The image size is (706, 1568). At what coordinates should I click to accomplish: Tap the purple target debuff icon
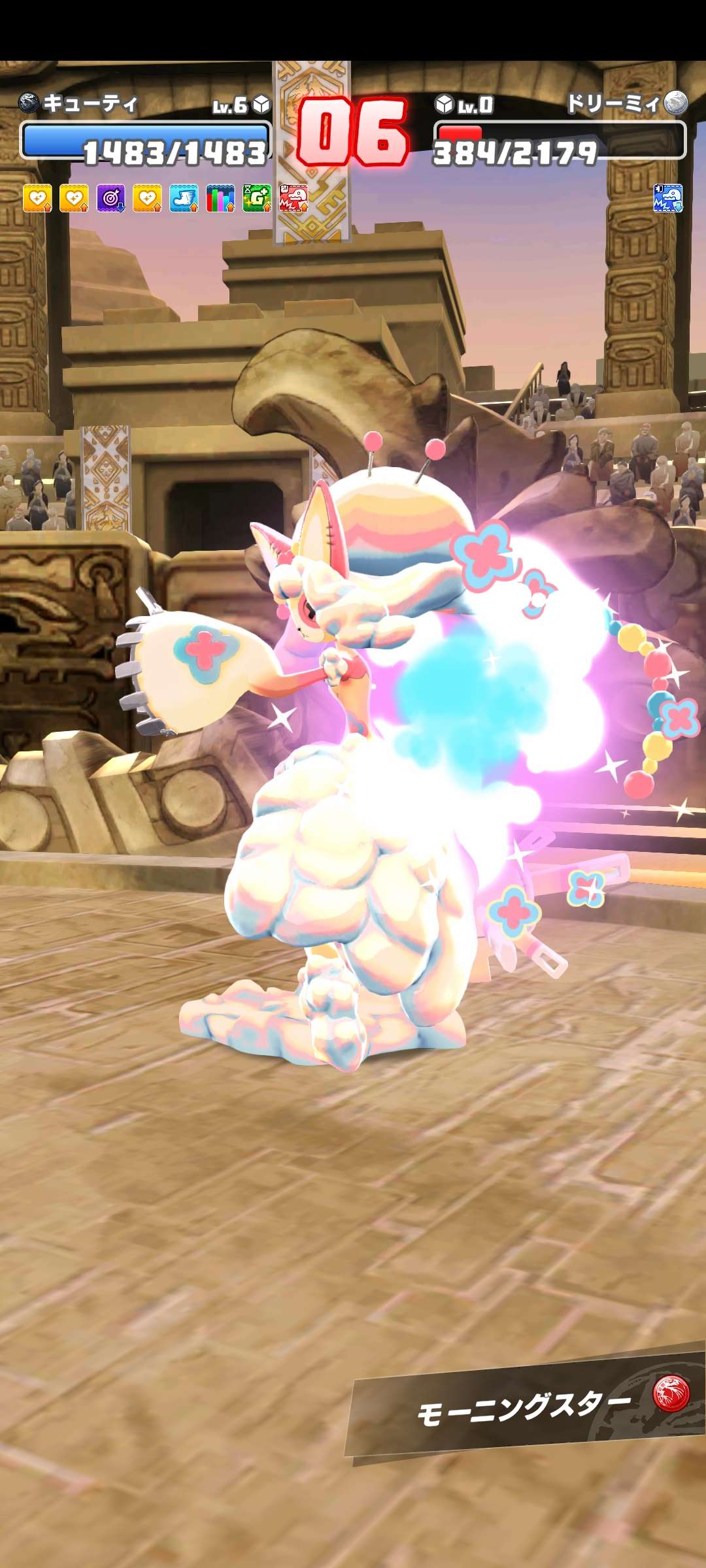pos(110,198)
